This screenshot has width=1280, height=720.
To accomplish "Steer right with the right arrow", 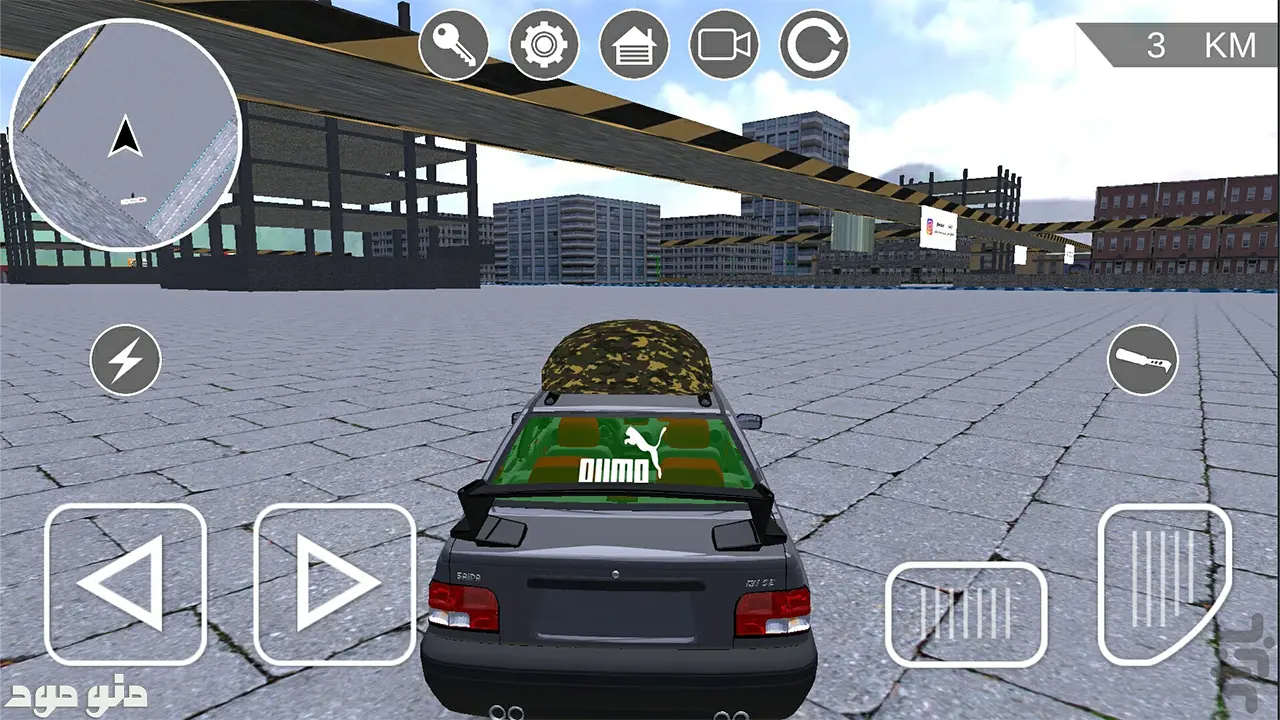I will coord(334,585).
